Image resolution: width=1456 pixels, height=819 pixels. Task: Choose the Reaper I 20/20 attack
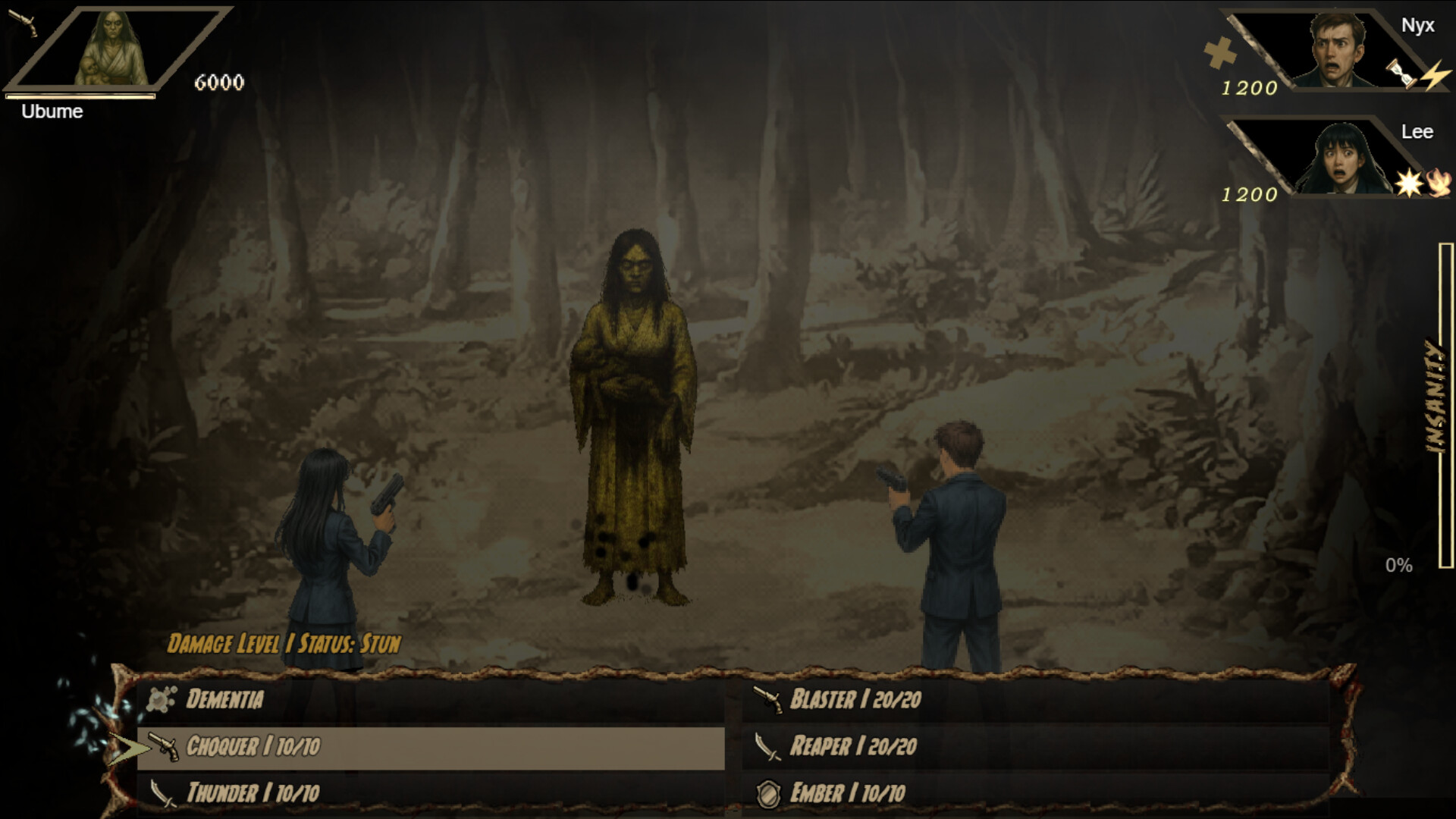click(853, 748)
